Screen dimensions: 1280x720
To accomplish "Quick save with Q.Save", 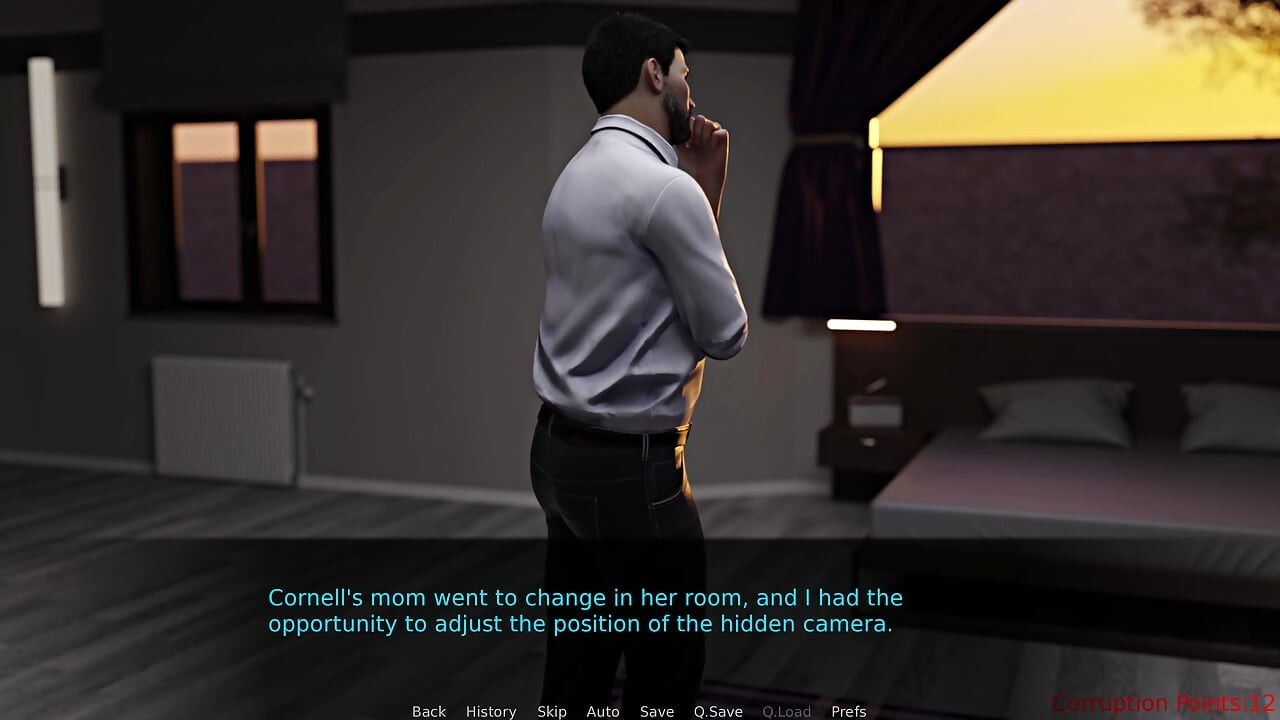I will [718, 711].
